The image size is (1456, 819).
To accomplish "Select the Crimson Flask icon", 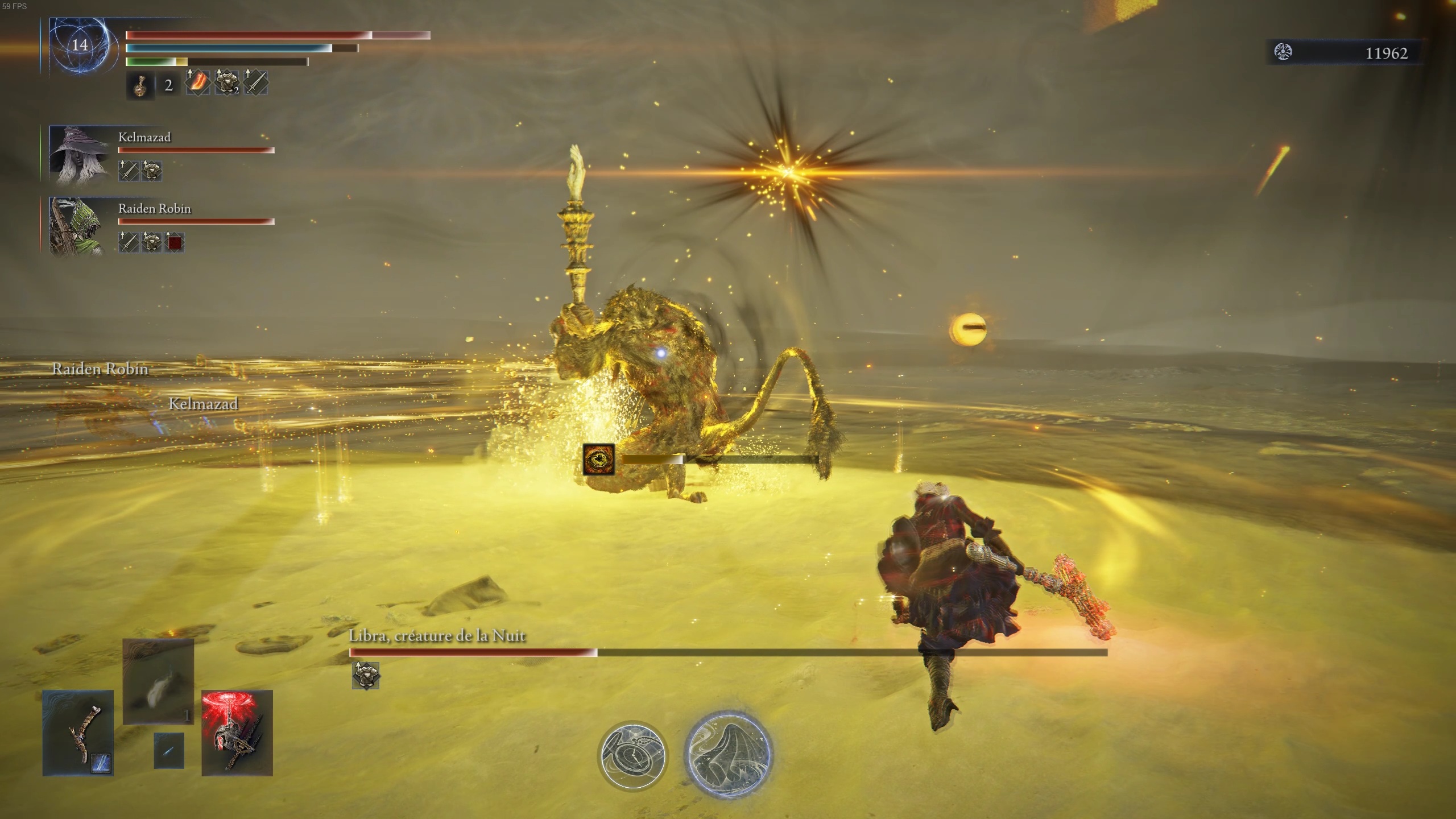I will pyautogui.click(x=140, y=86).
